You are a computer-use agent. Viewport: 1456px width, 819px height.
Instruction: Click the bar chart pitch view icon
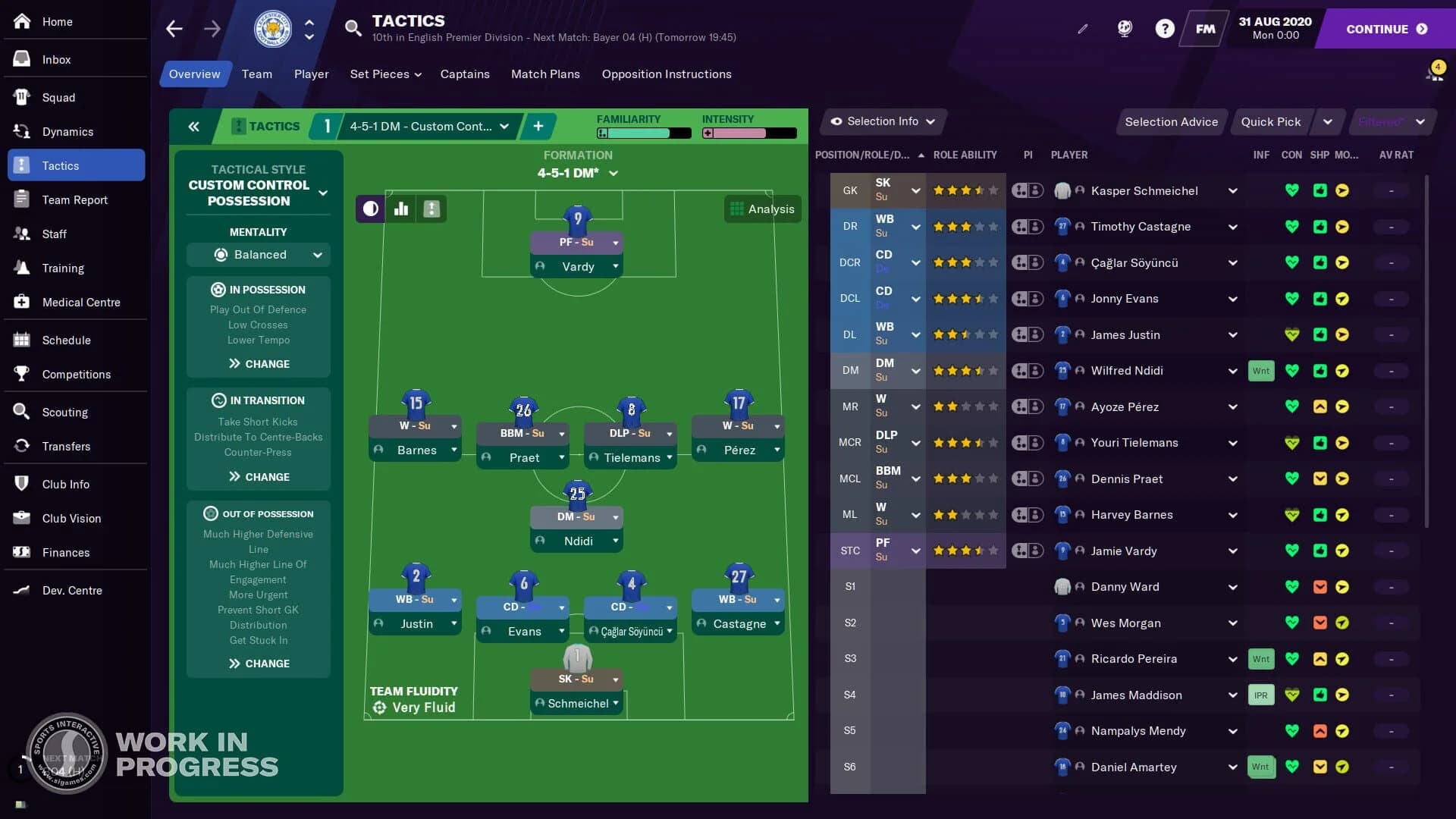[401, 209]
